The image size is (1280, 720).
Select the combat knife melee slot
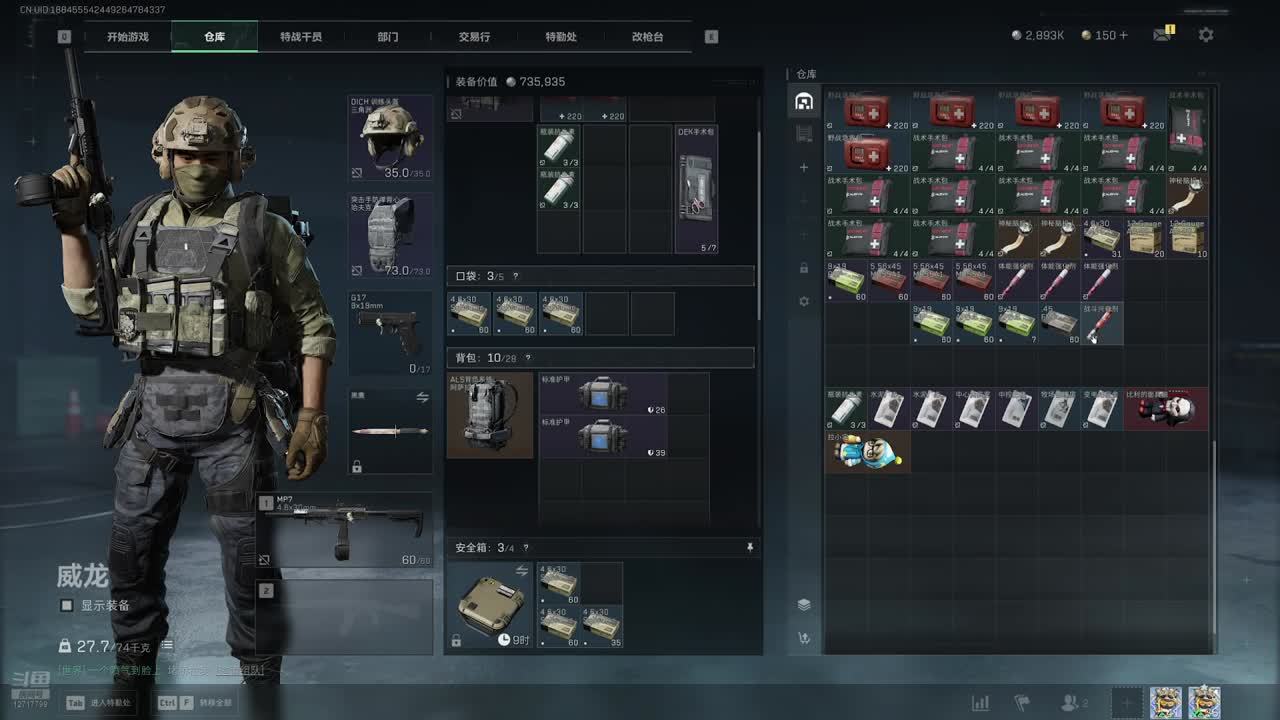coord(390,431)
